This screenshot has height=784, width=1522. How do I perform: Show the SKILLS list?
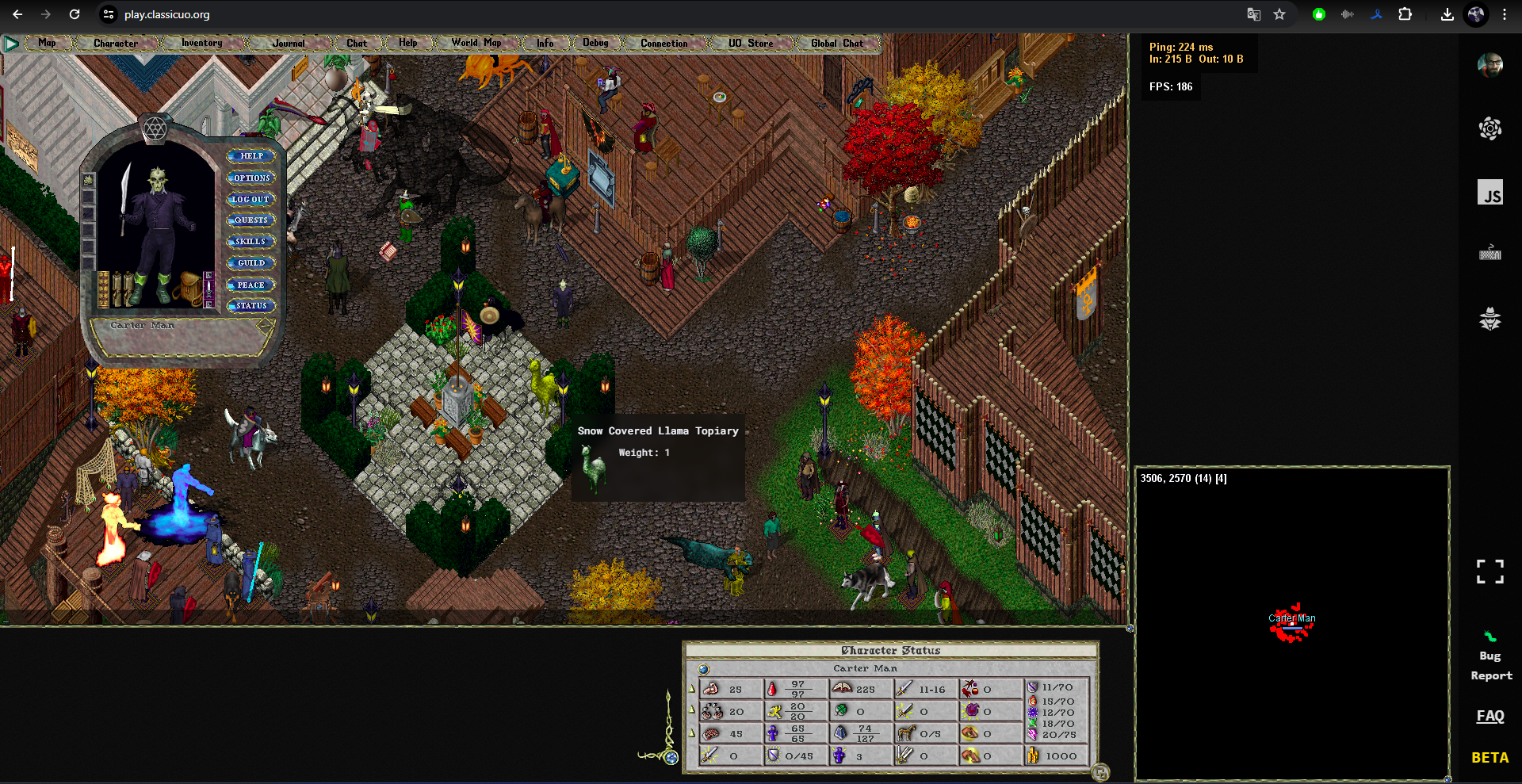coord(250,242)
